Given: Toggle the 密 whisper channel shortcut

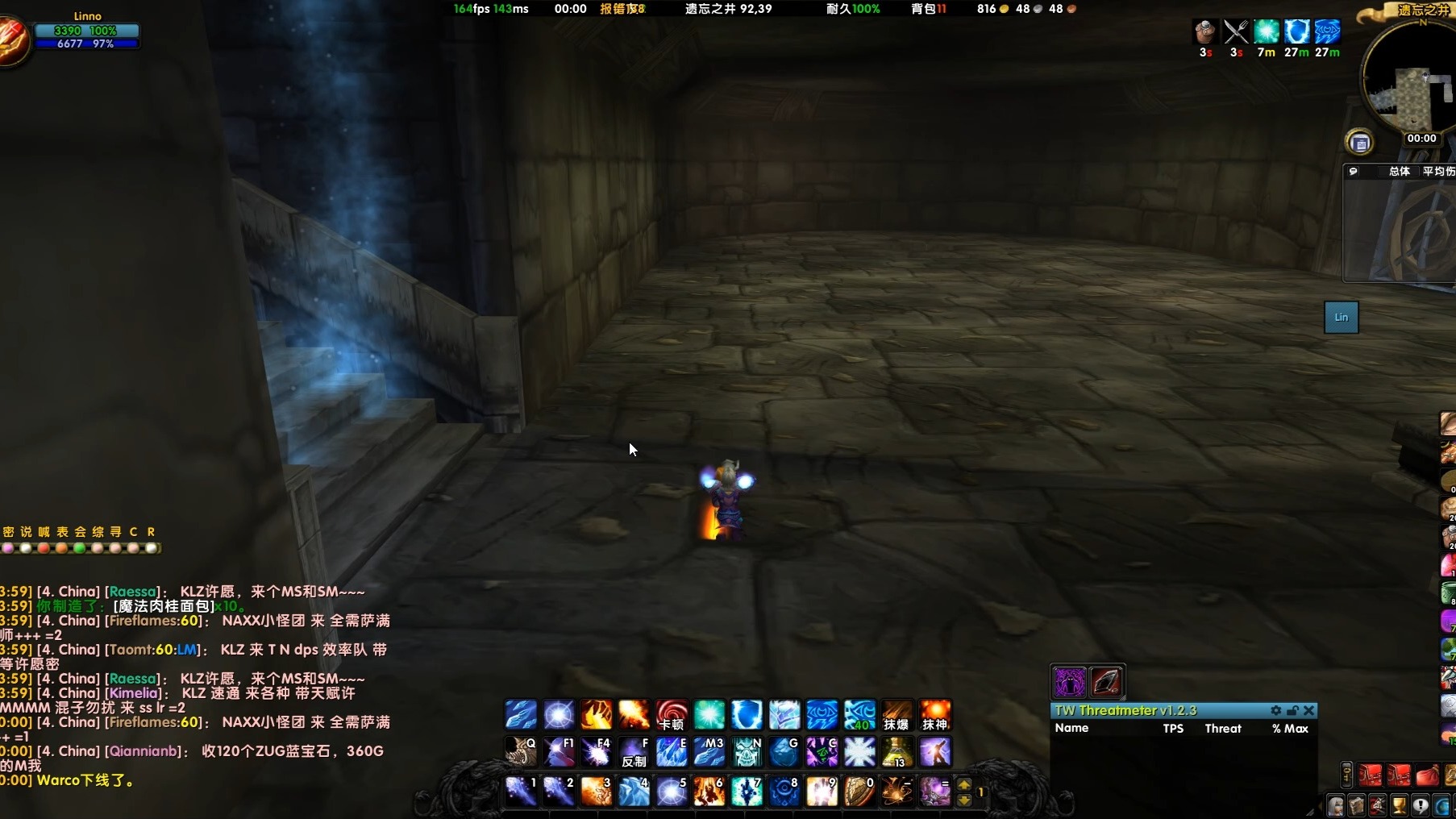Looking at the screenshot, I should [x=6, y=532].
